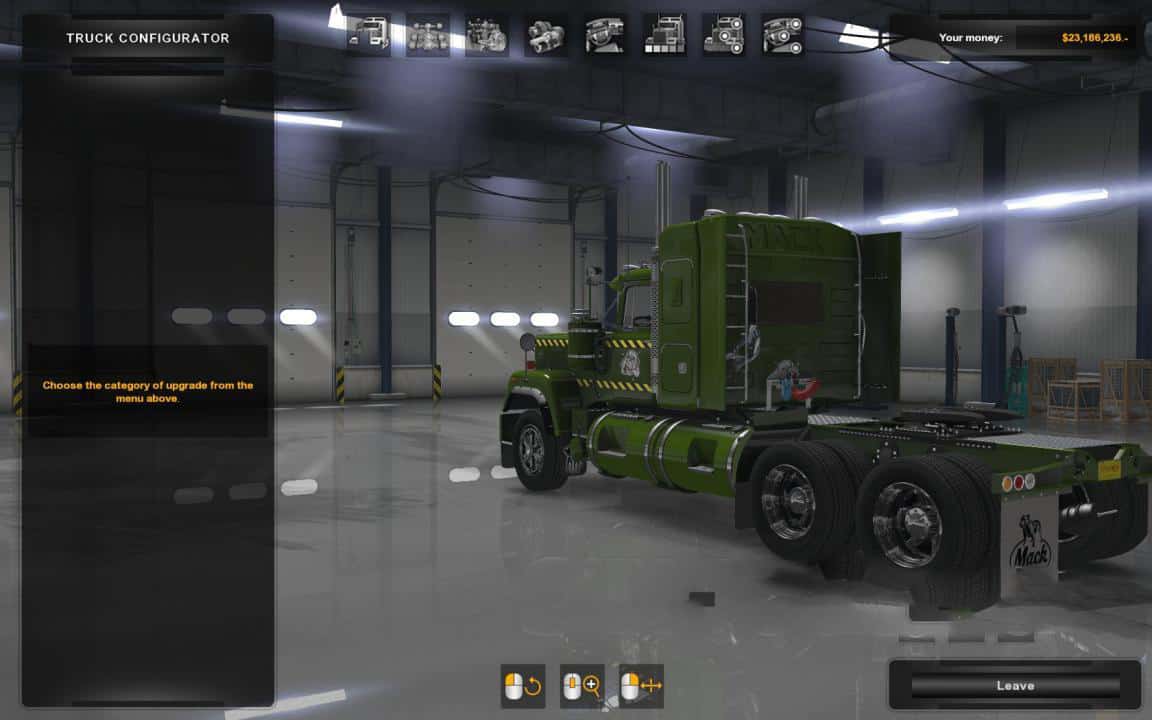Open the cabin upgrade category
Screen dimensions: 1152x720
pyautogui.click(x=368, y=35)
